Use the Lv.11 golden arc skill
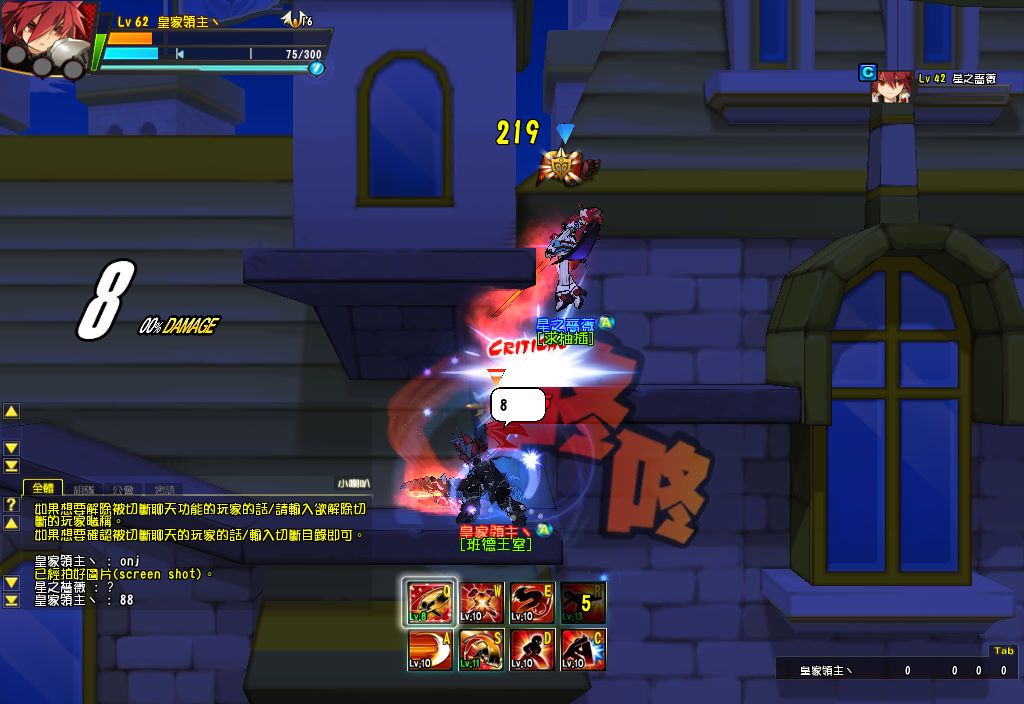The height and width of the screenshot is (704, 1024). (x=482, y=650)
